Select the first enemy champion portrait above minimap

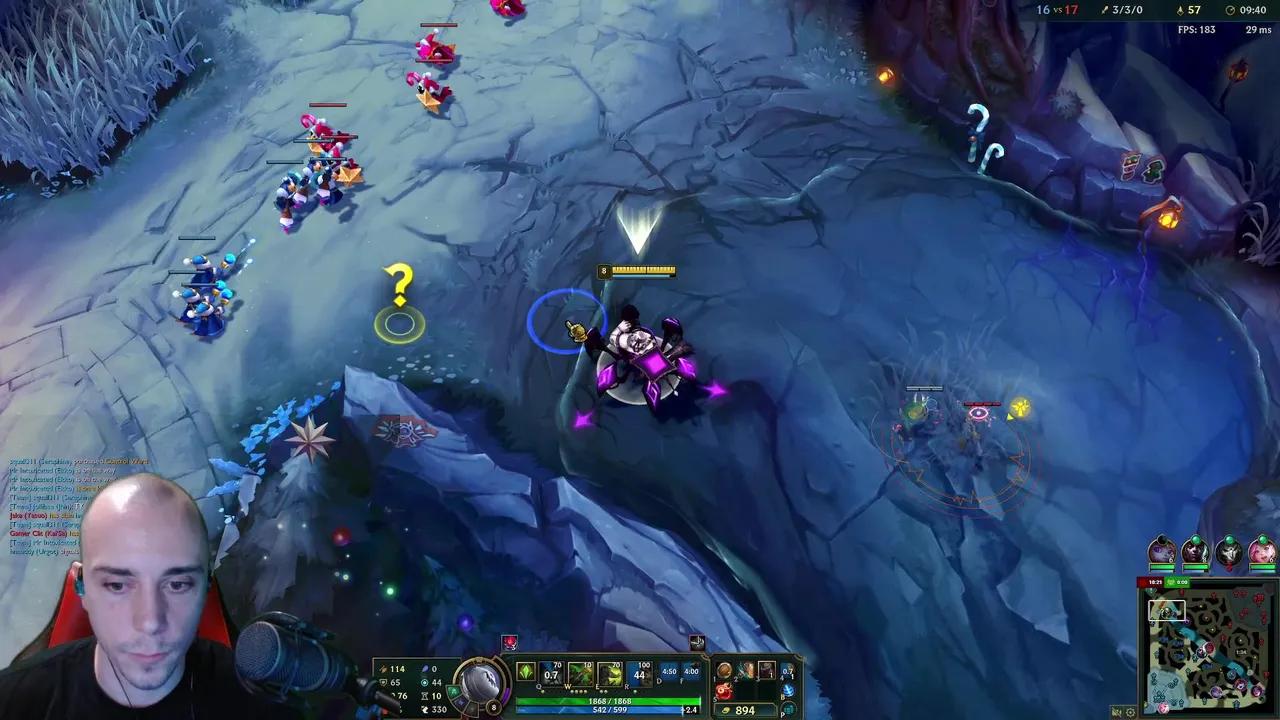click(x=1161, y=550)
